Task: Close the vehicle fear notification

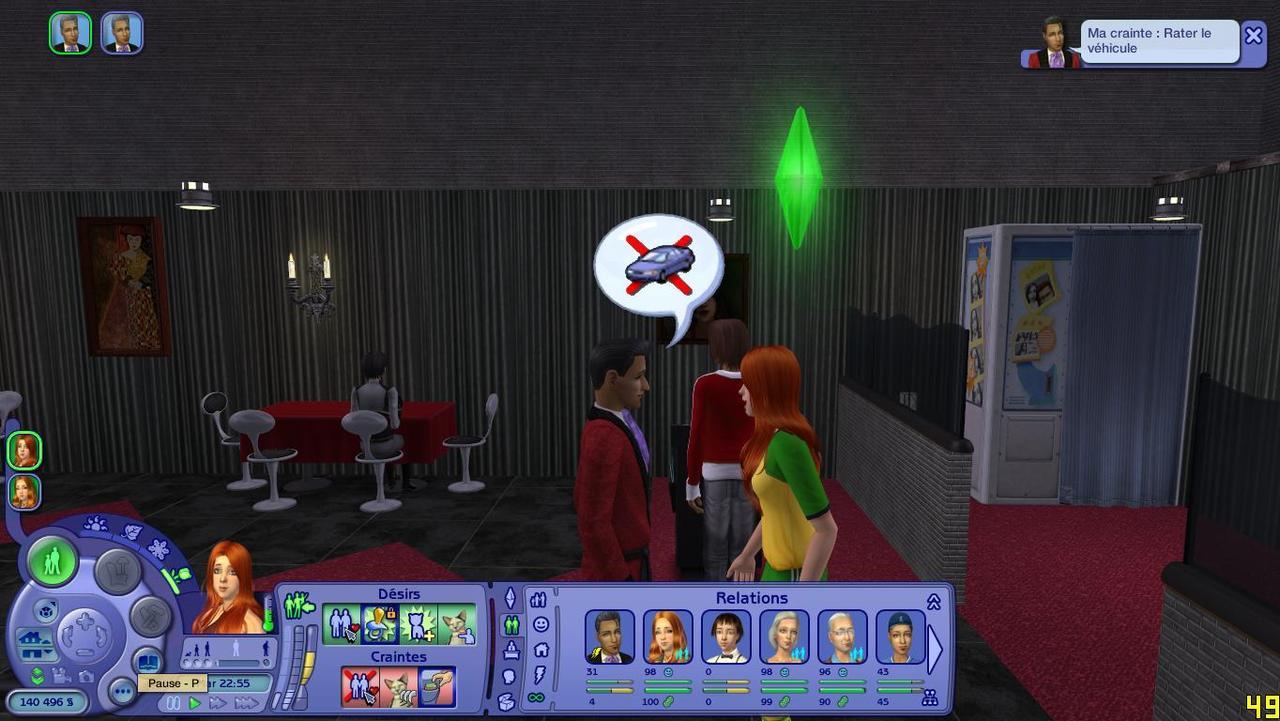Action: (x=1253, y=36)
